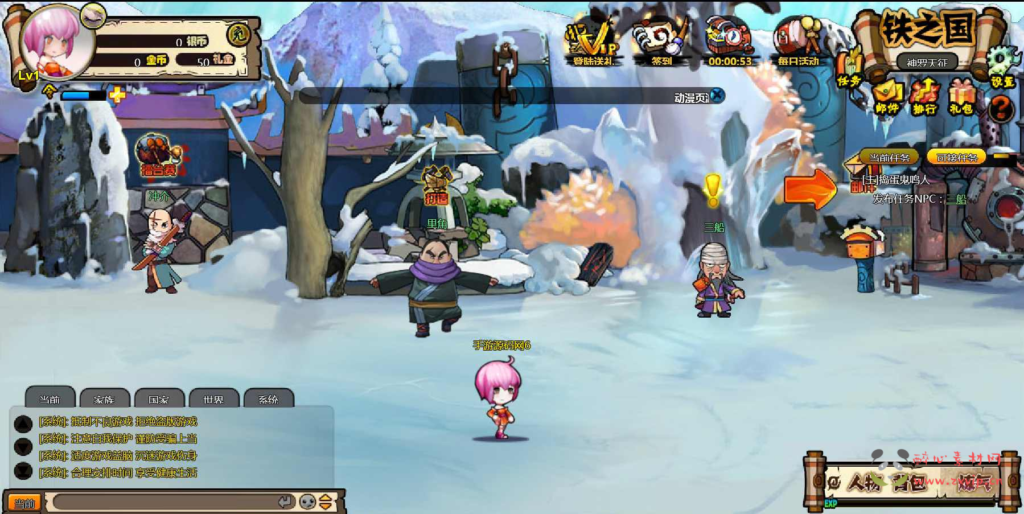The width and height of the screenshot is (1024, 514).
Task: Switch to the 可接任务 available quests tab
Action: pyautogui.click(x=956, y=157)
